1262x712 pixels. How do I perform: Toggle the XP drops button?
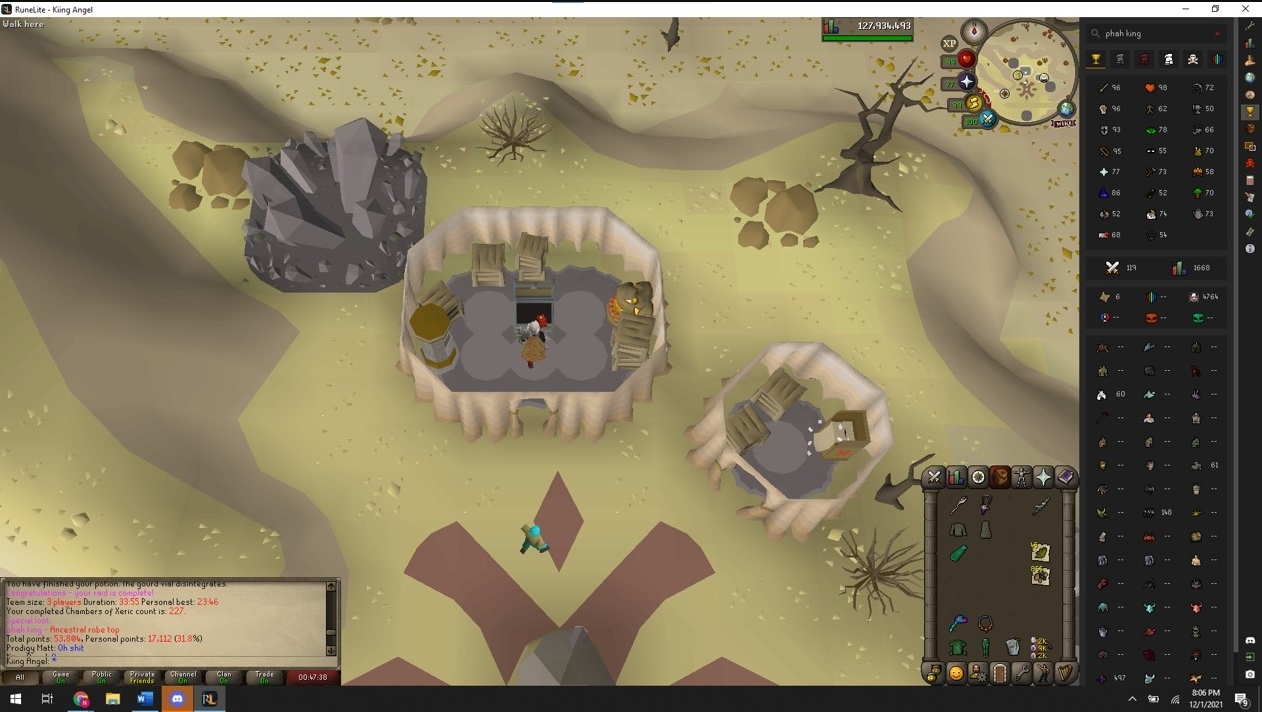pos(949,44)
